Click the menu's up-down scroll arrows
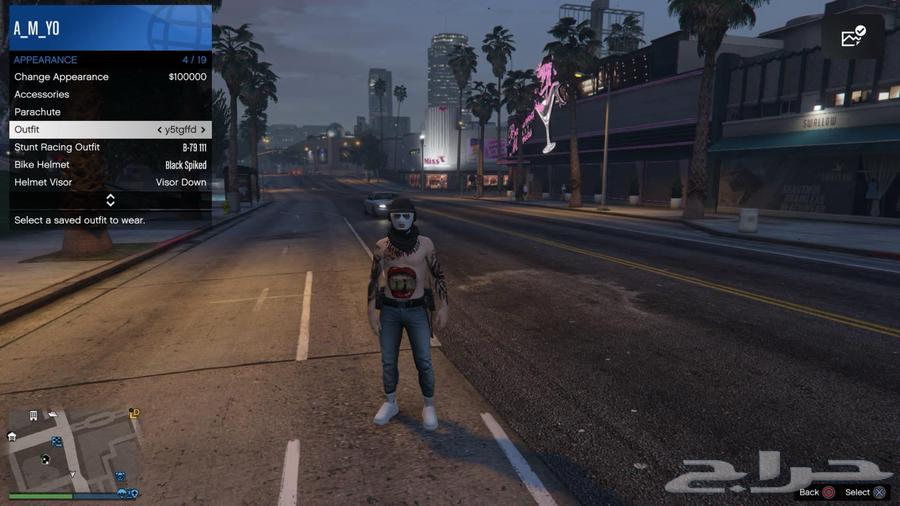This screenshot has width=900, height=506. [x=110, y=200]
